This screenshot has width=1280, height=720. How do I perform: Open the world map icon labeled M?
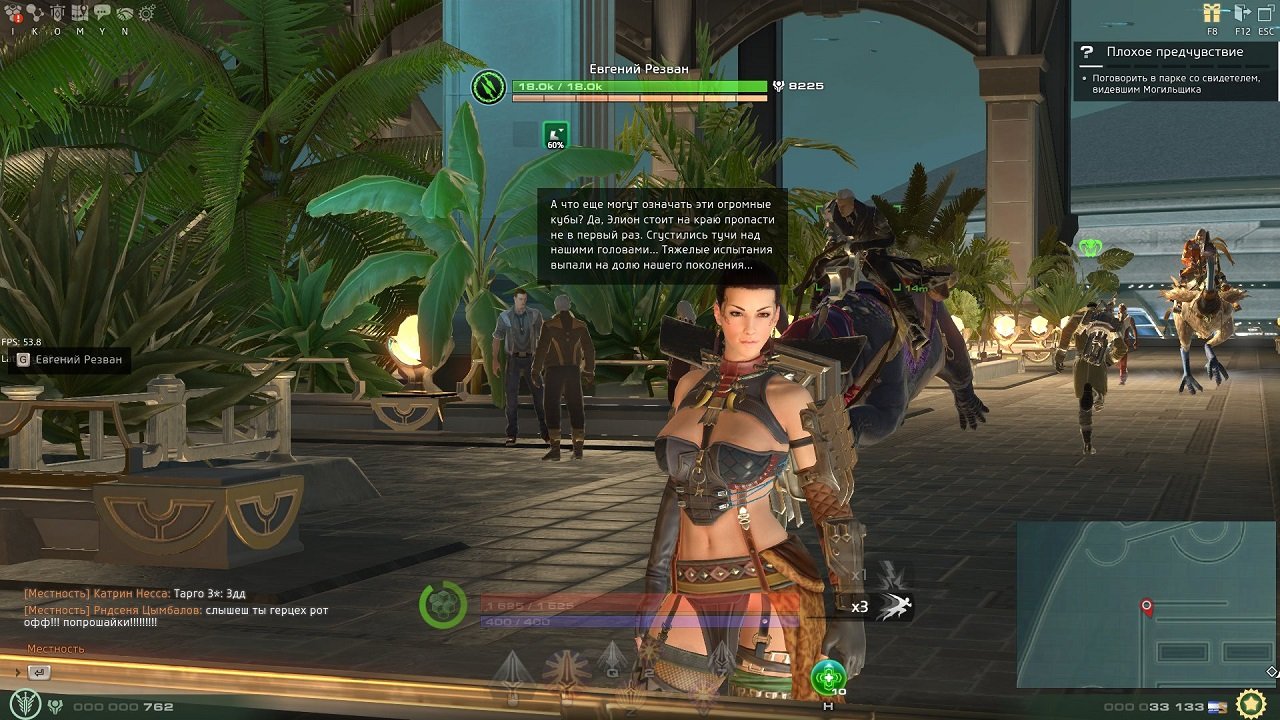[80, 10]
